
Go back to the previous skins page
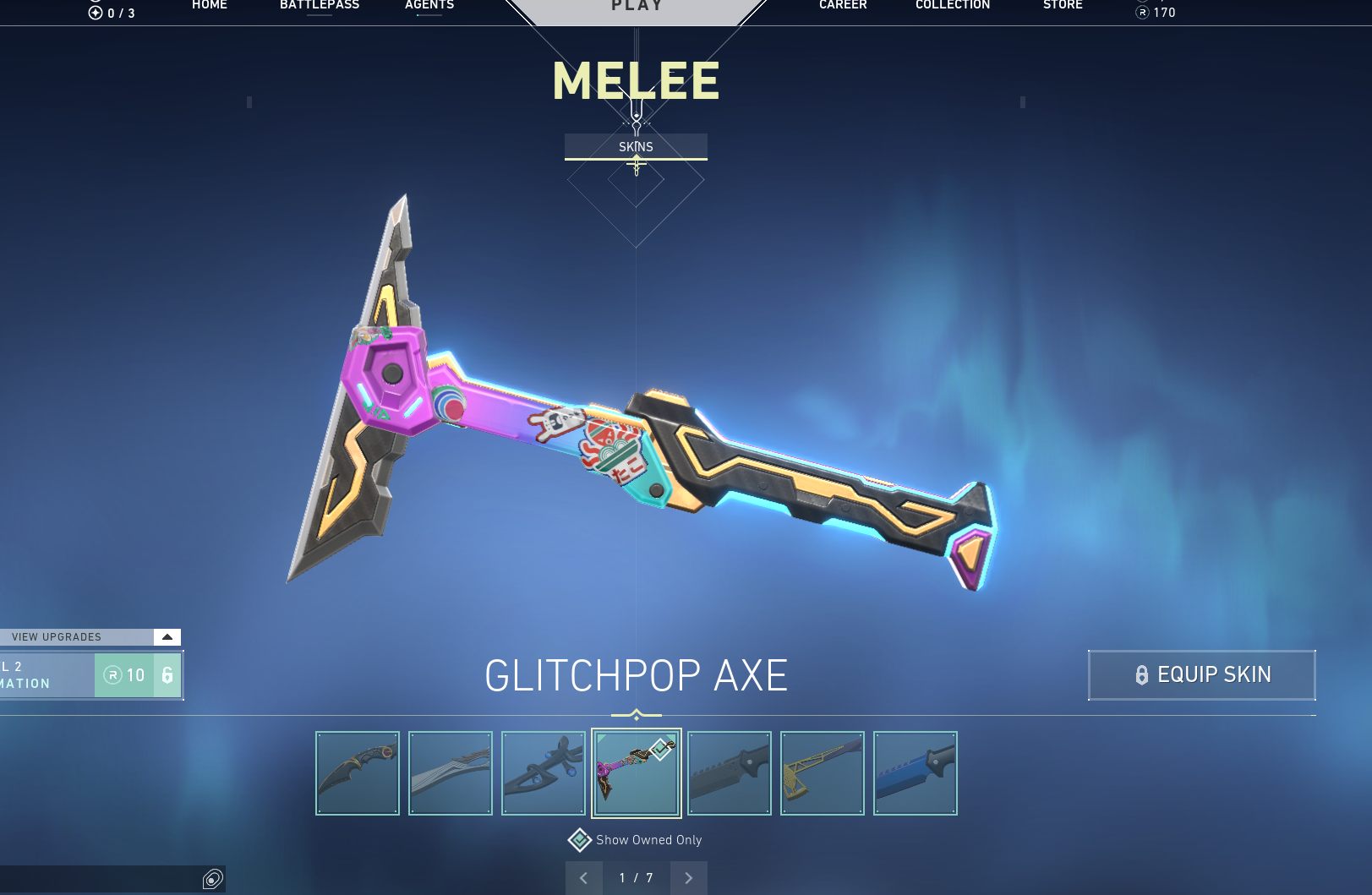pyautogui.click(x=583, y=878)
